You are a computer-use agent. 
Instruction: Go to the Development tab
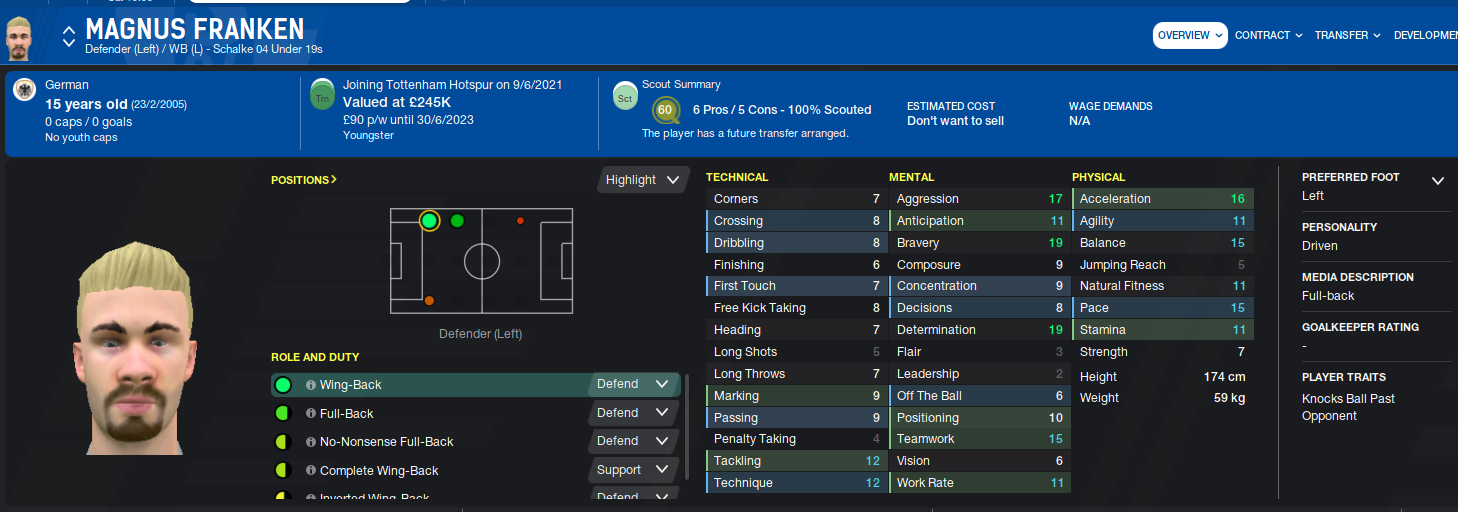click(x=1425, y=36)
